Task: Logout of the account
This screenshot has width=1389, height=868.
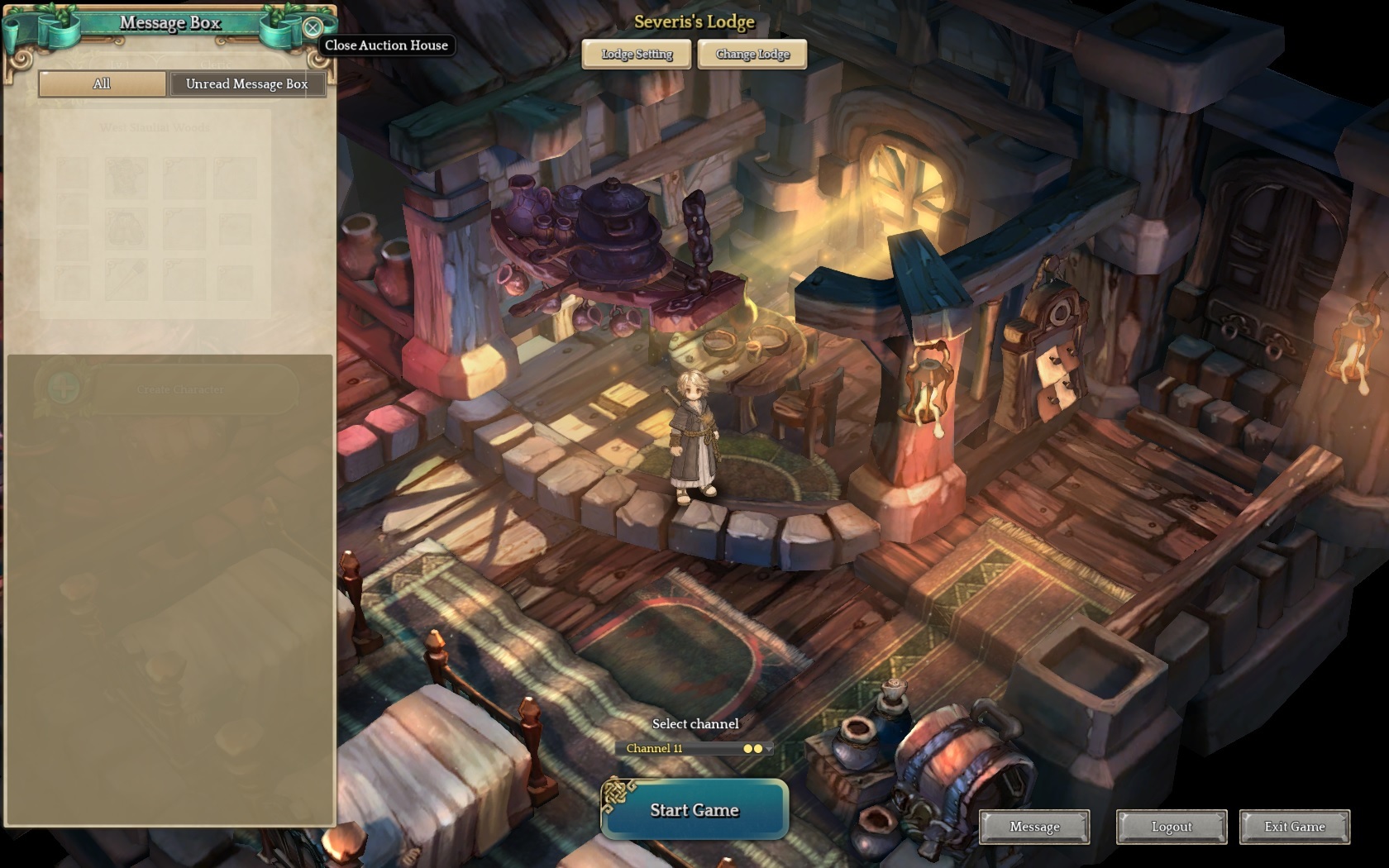Action: pyautogui.click(x=1172, y=827)
